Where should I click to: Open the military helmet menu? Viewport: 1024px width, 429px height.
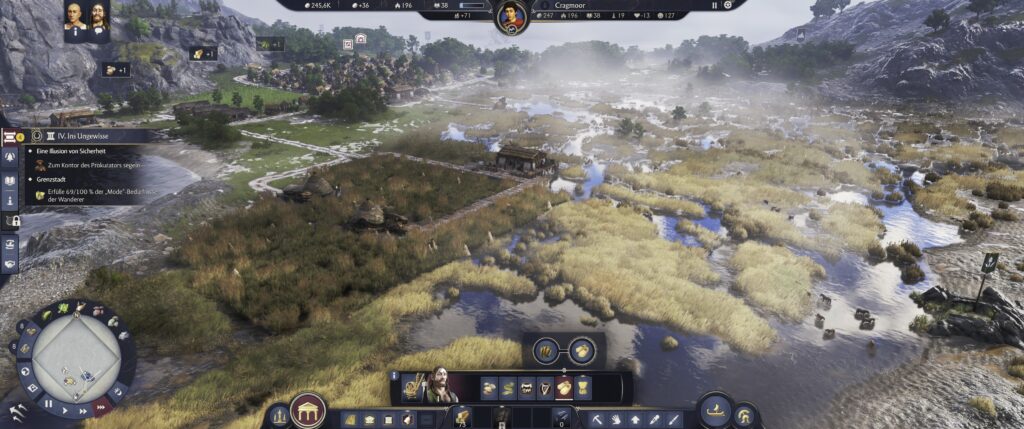(744, 415)
